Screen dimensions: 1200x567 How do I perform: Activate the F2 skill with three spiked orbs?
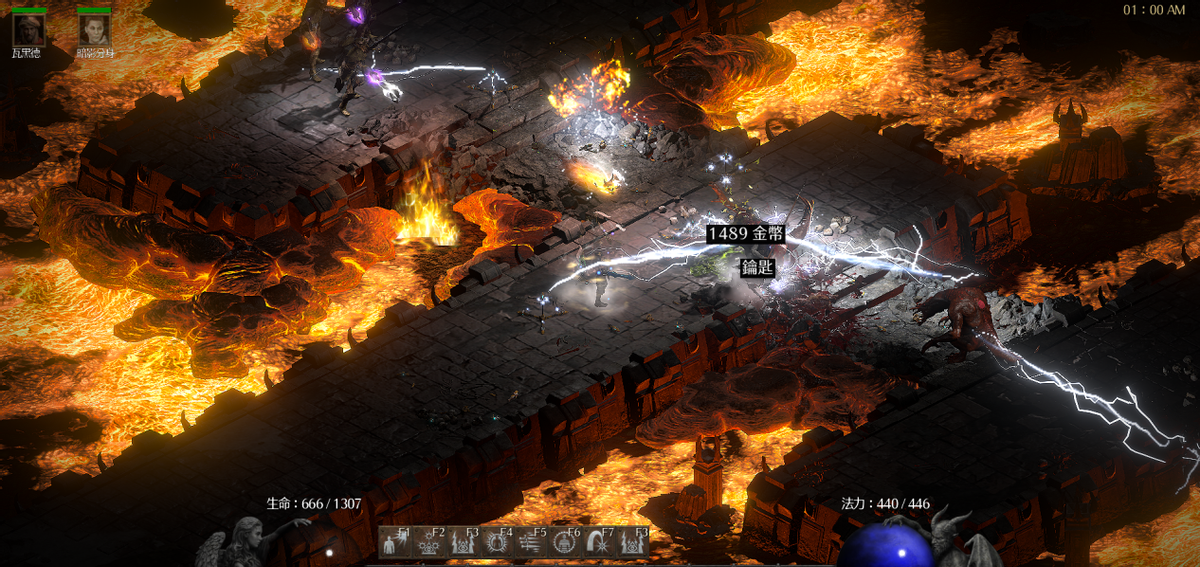429,542
